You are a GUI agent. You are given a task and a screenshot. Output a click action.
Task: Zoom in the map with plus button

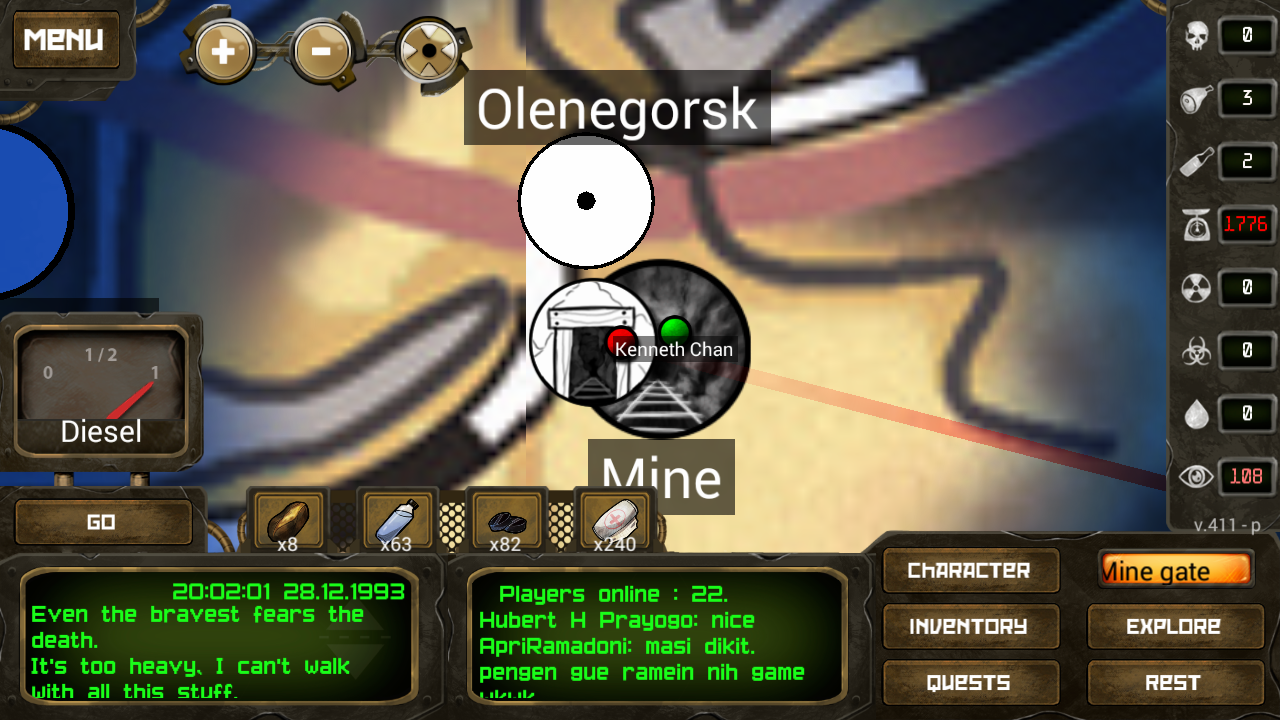[x=222, y=50]
